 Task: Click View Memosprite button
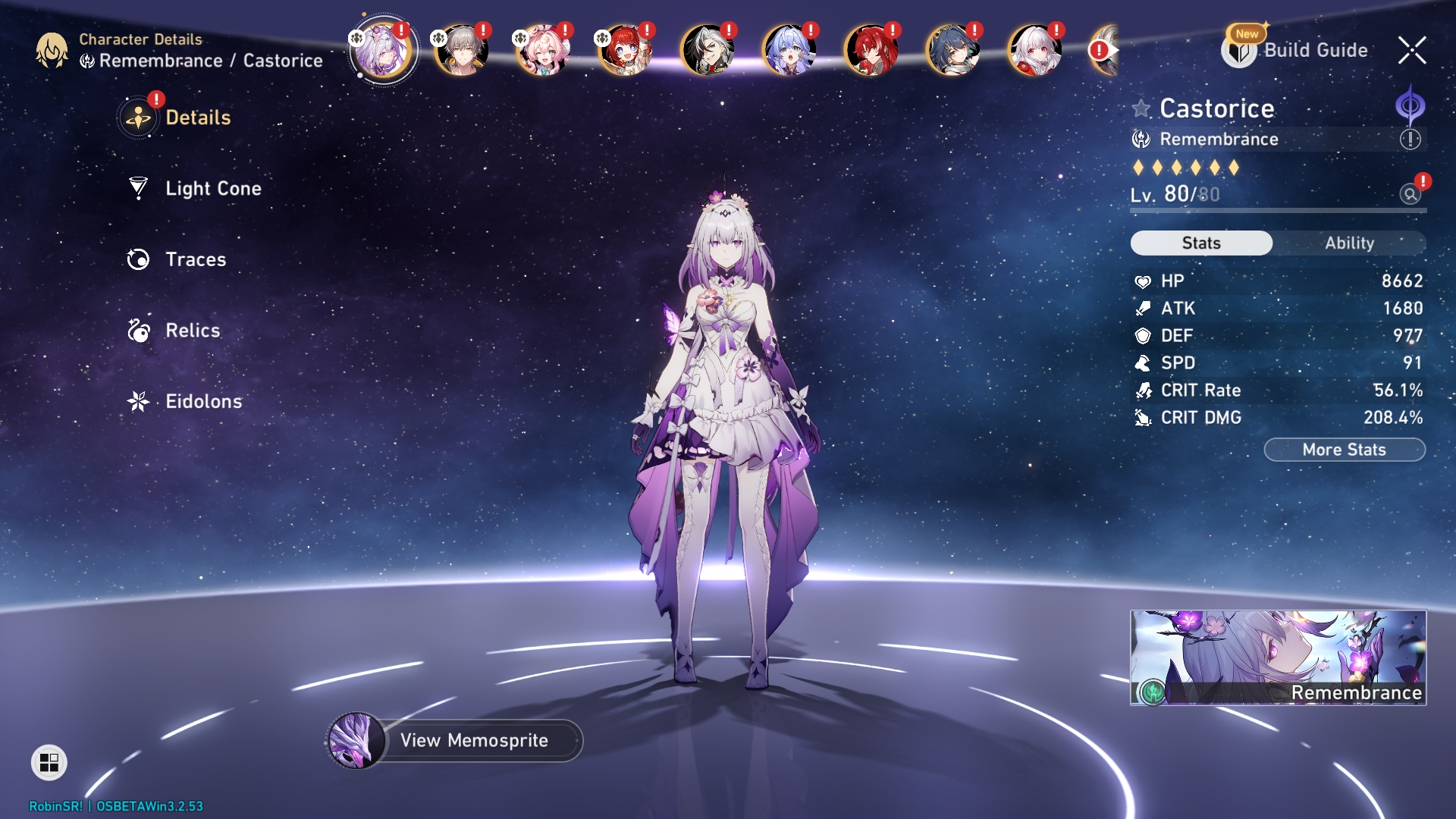pyautogui.click(x=473, y=740)
